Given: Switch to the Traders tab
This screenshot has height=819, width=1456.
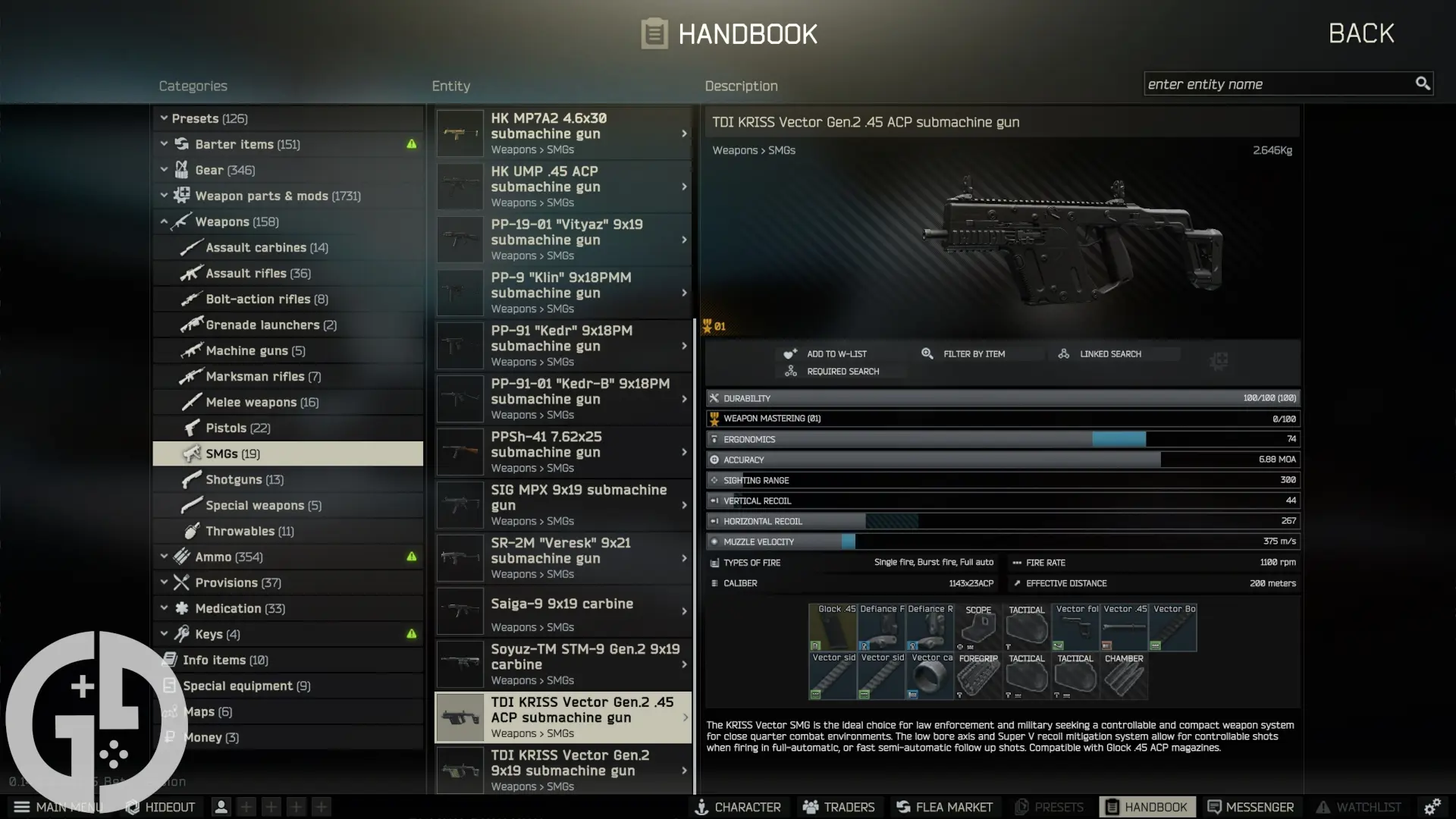Looking at the screenshot, I should [x=839, y=807].
